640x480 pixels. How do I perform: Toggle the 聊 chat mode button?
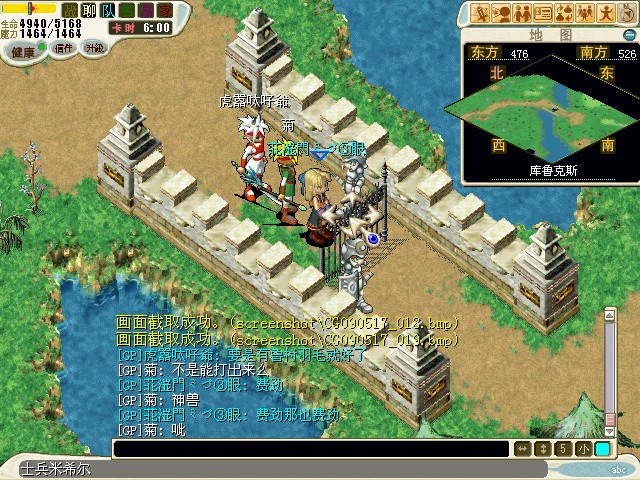click(x=87, y=10)
